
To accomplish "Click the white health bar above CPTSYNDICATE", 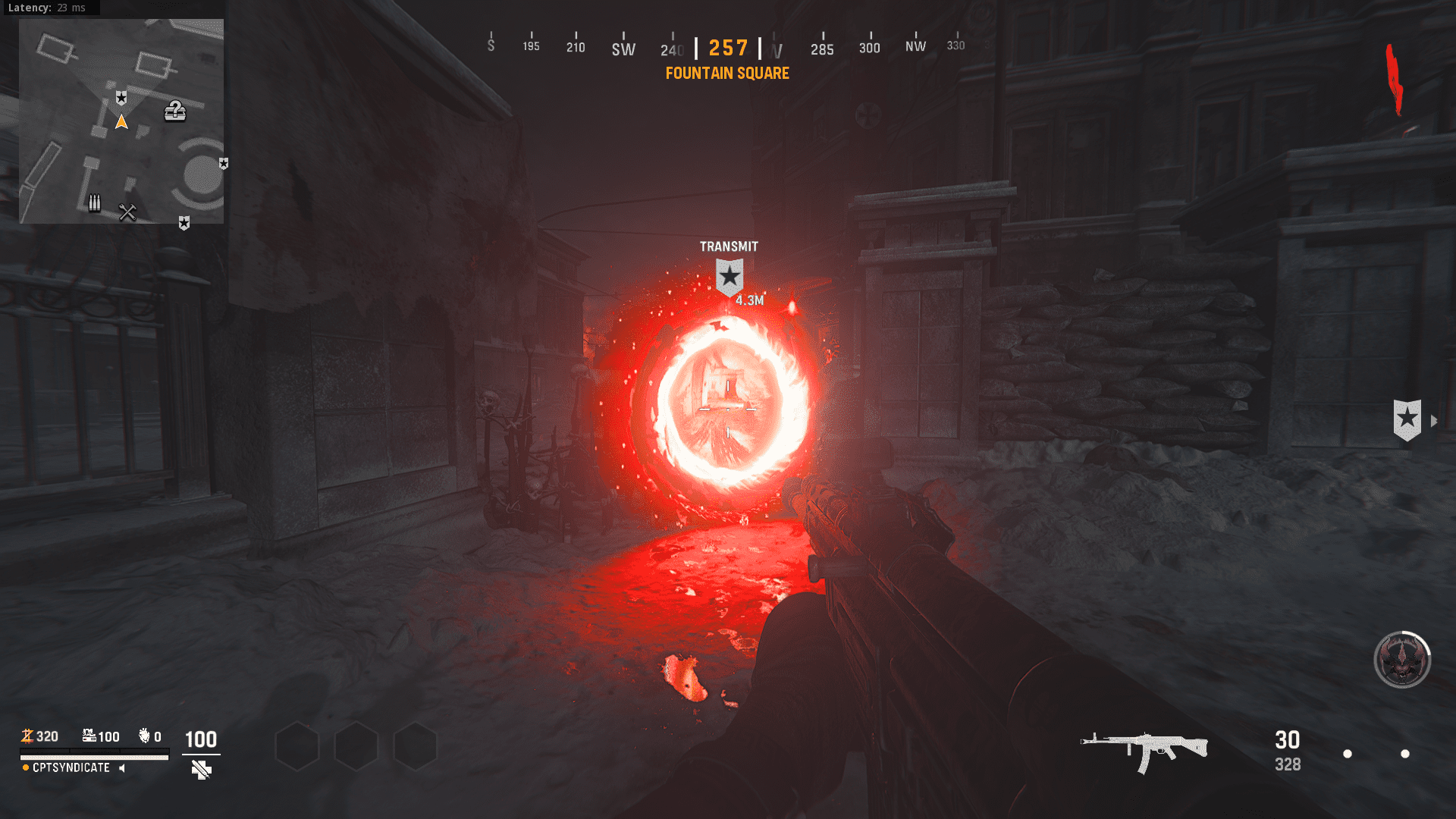I will click(x=94, y=757).
